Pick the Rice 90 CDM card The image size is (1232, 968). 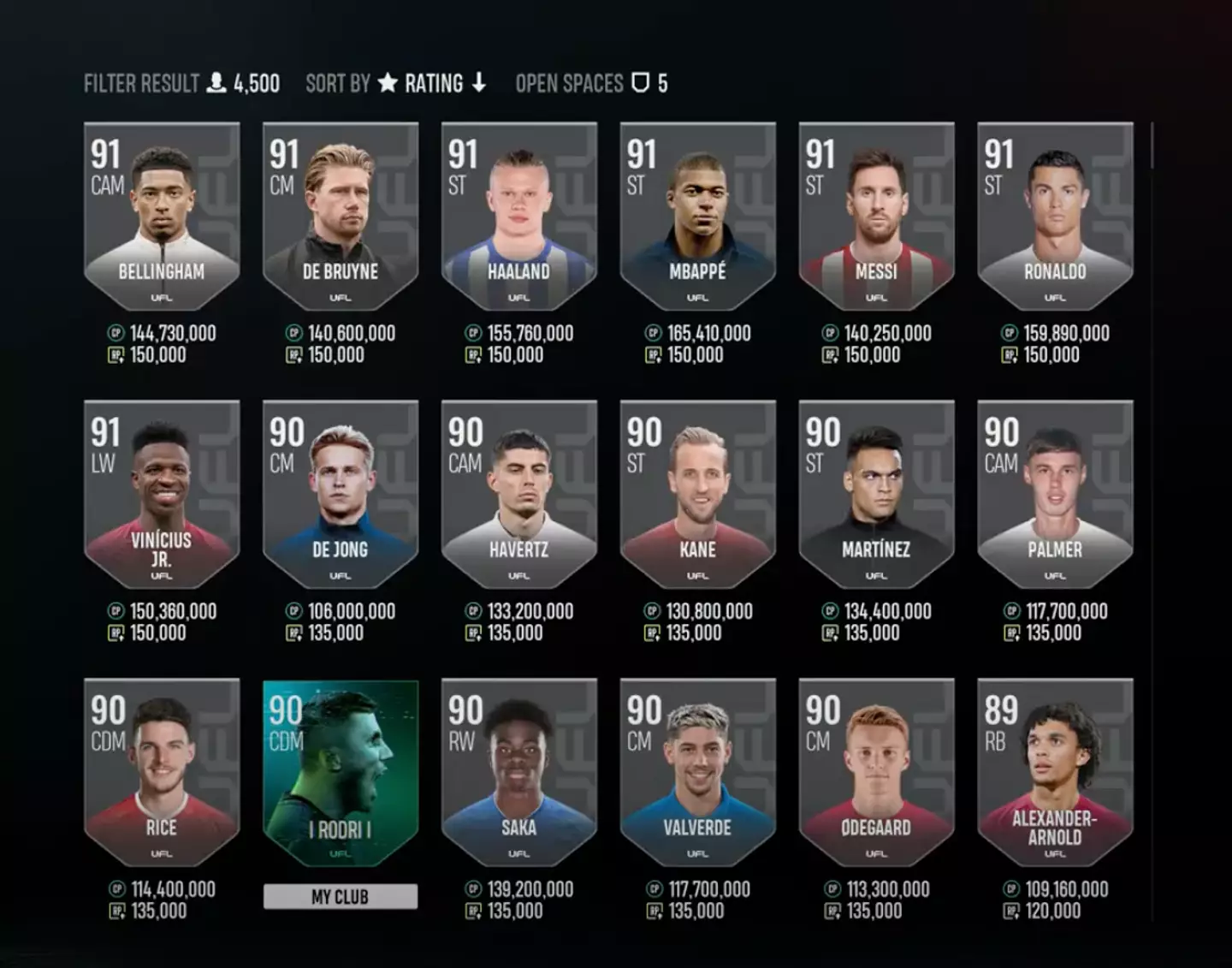162,770
